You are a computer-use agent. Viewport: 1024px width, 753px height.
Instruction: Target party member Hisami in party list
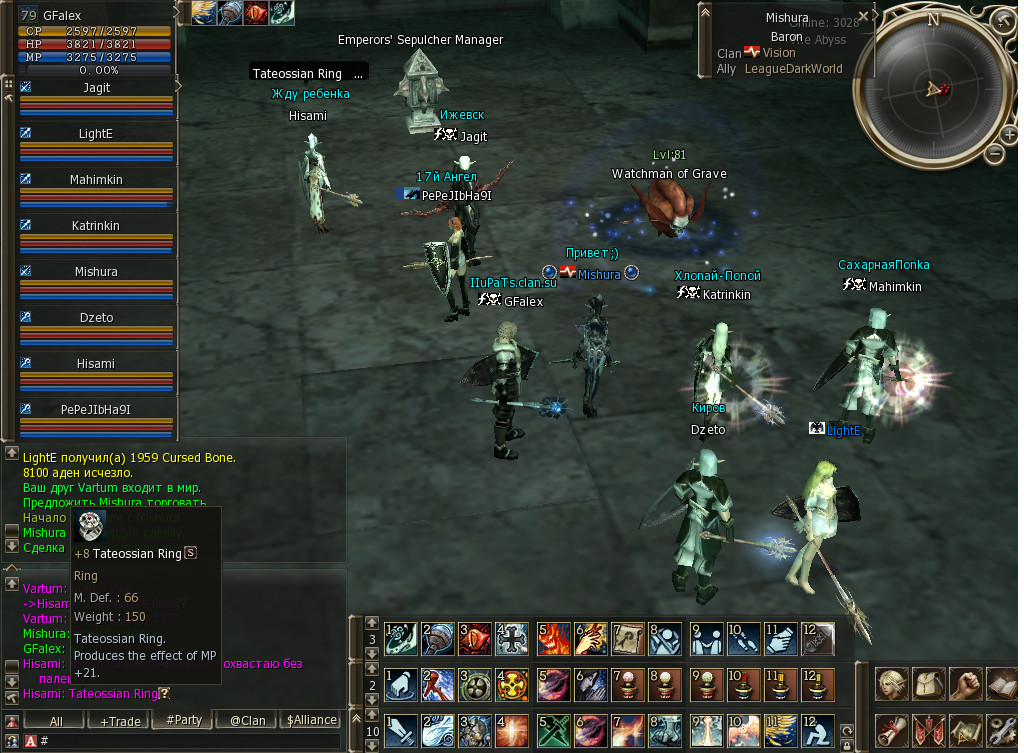[x=96, y=364]
